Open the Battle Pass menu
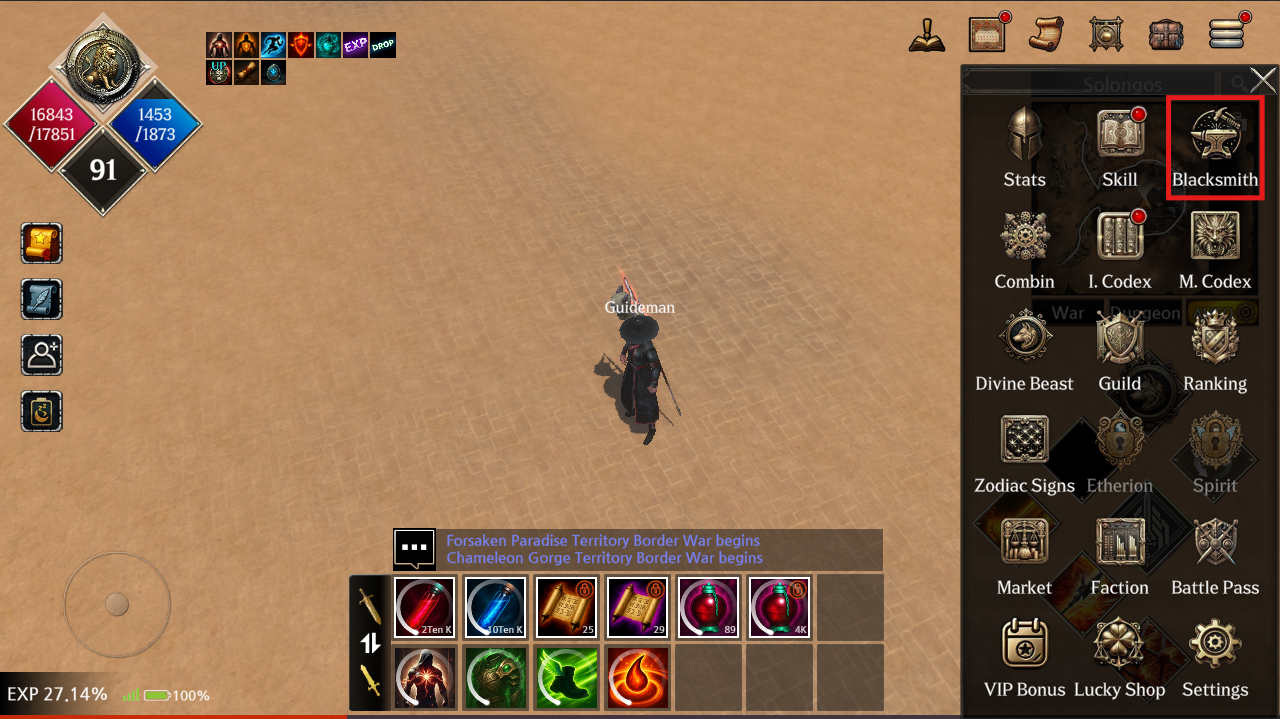 tap(1214, 554)
